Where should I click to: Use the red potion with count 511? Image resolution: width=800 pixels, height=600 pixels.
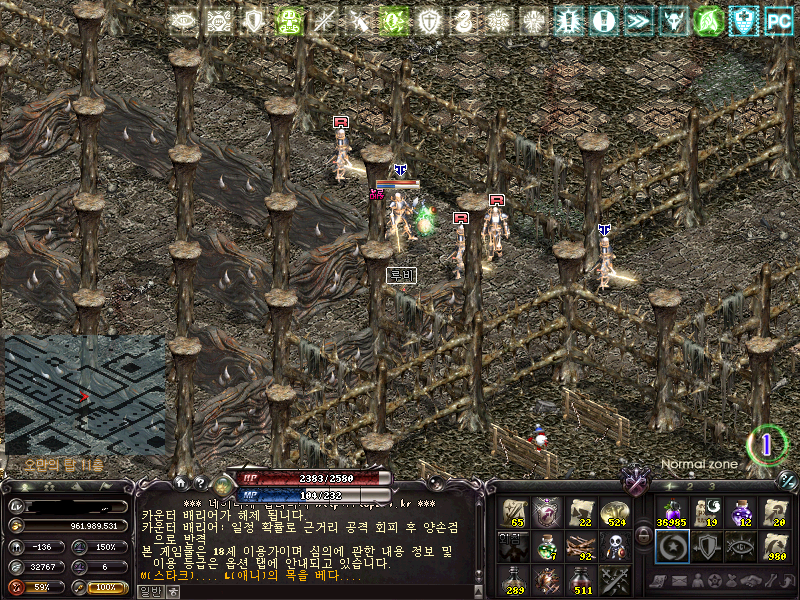(x=581, y=579)
